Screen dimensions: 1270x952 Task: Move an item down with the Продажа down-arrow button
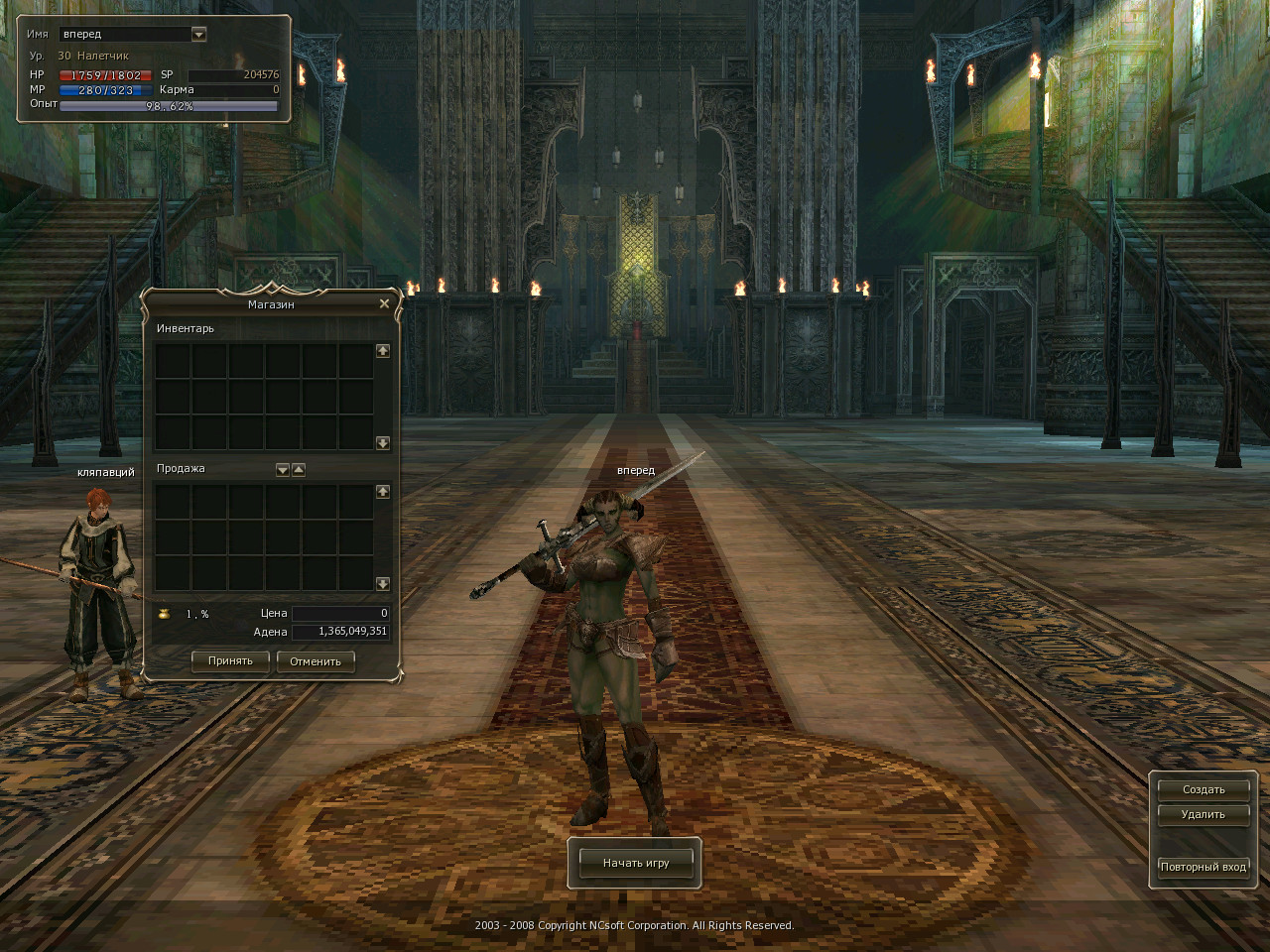coord(283,470)
